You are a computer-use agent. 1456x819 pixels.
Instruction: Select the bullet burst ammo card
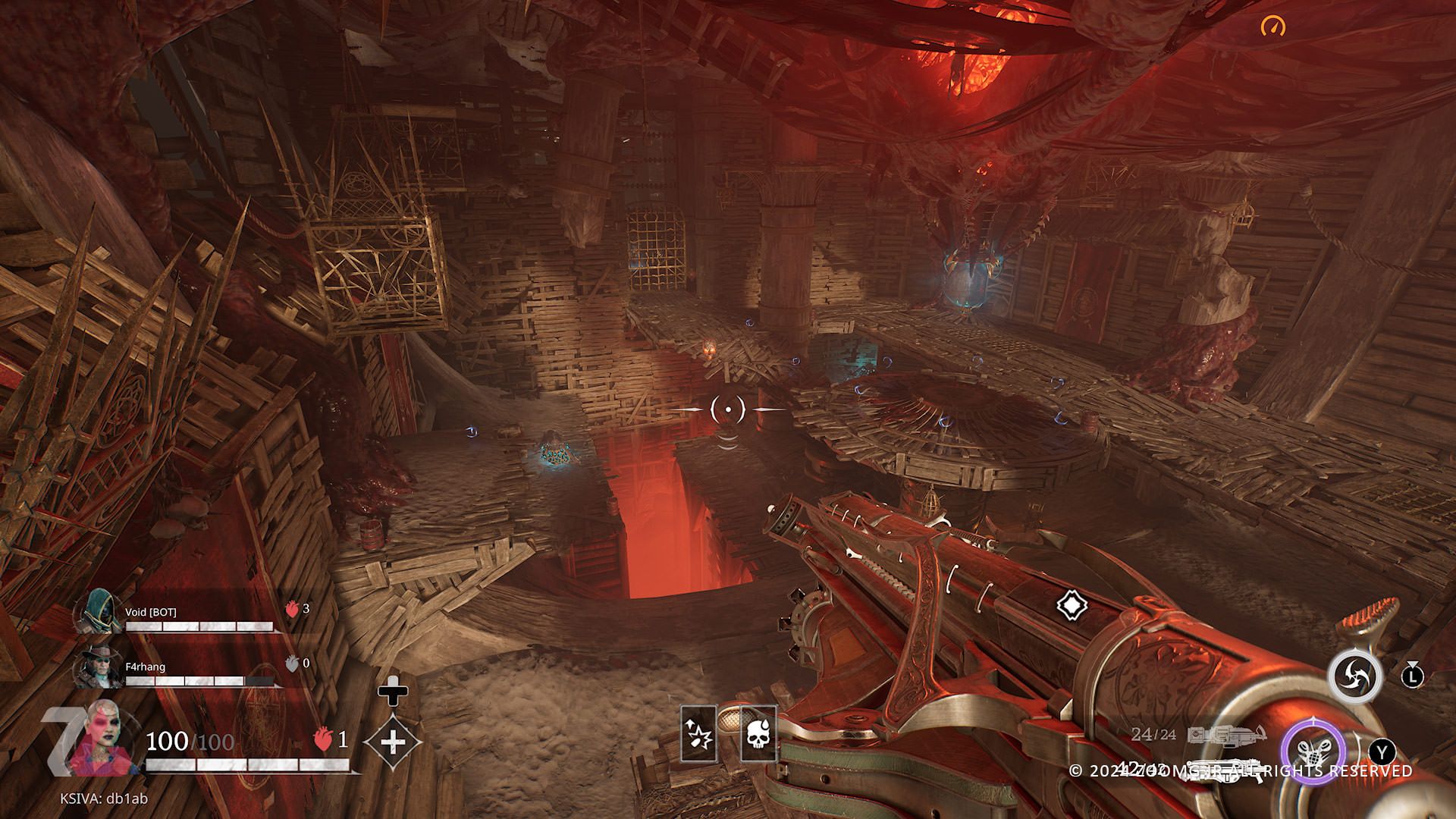tap(698, 733)
